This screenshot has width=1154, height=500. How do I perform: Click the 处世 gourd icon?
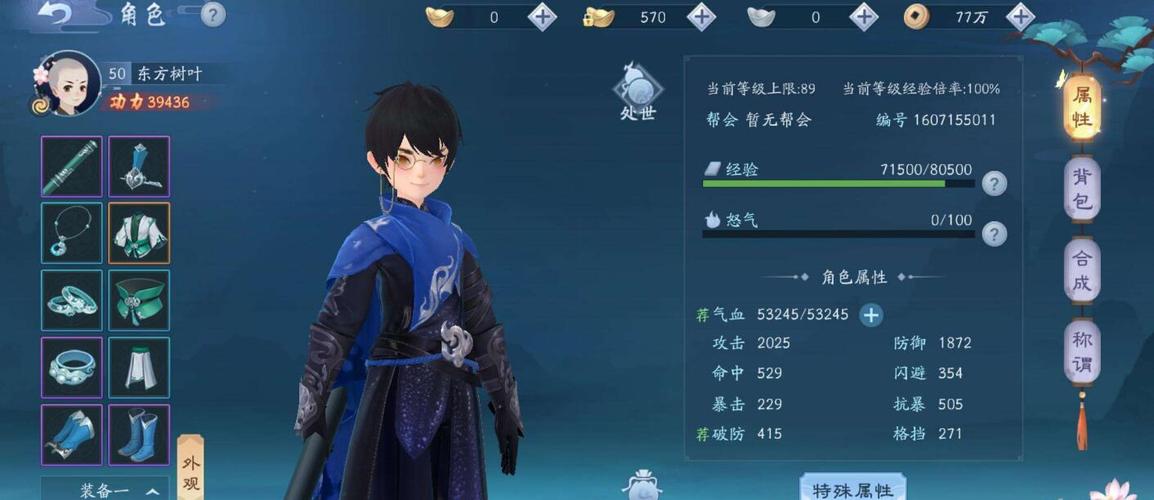[637, 92]
